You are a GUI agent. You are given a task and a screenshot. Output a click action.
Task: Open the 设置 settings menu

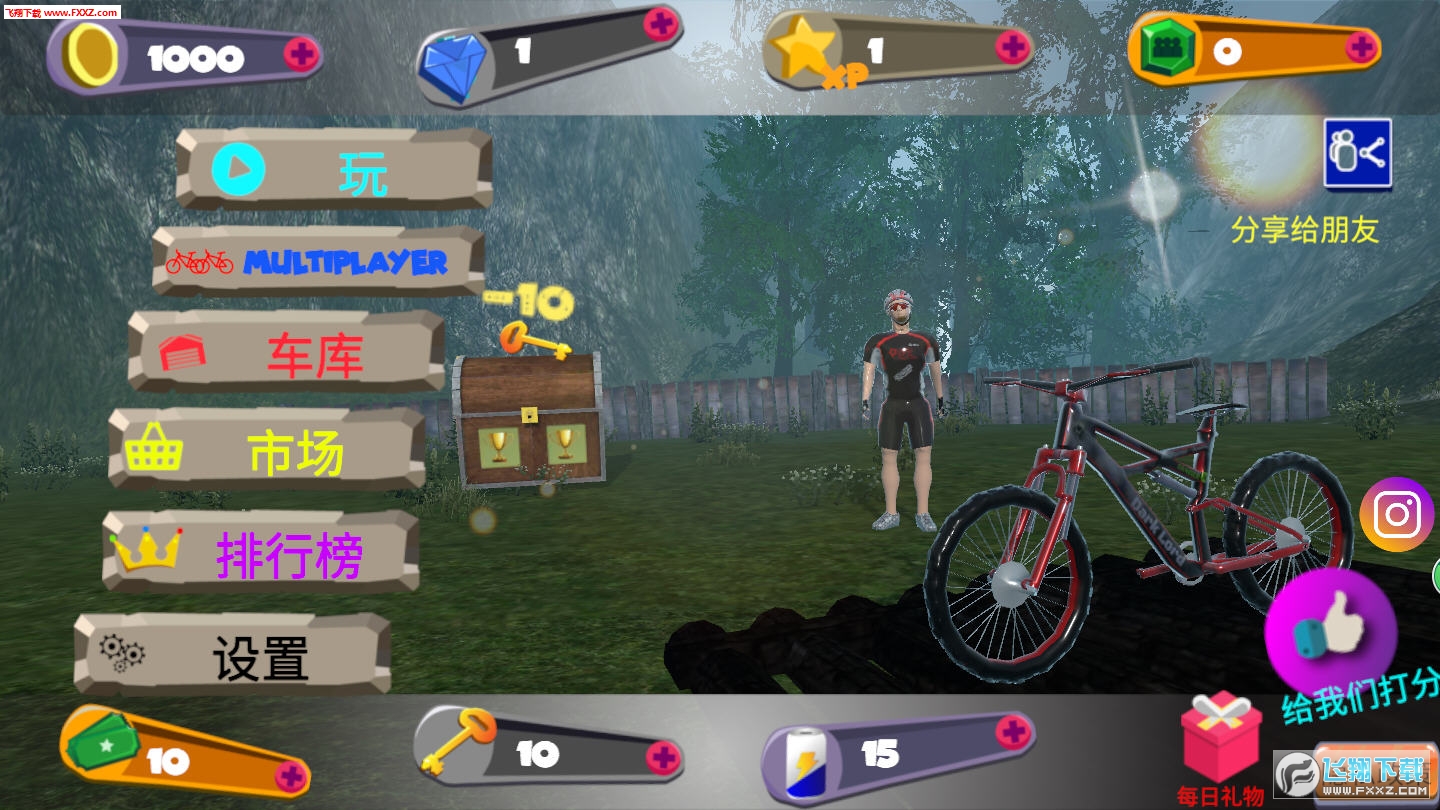tap(233, 655)
